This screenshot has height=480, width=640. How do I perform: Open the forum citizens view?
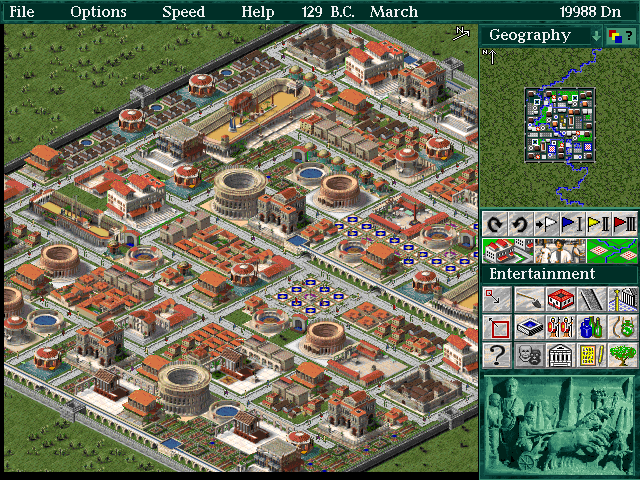pyautogui.click(x=559, y=250)
